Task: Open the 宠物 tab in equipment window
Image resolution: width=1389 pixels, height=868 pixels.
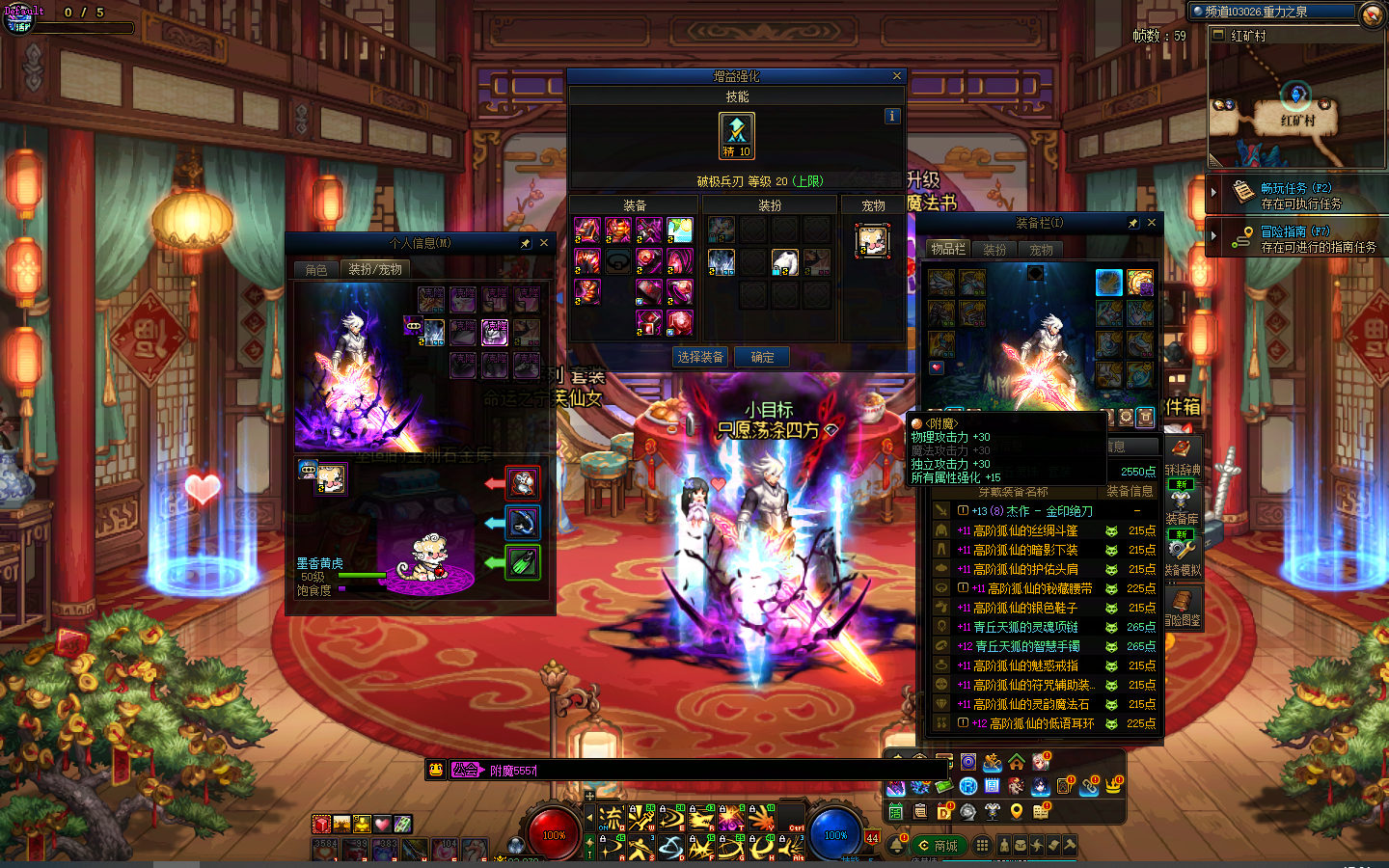Action: coord(1042,250)
